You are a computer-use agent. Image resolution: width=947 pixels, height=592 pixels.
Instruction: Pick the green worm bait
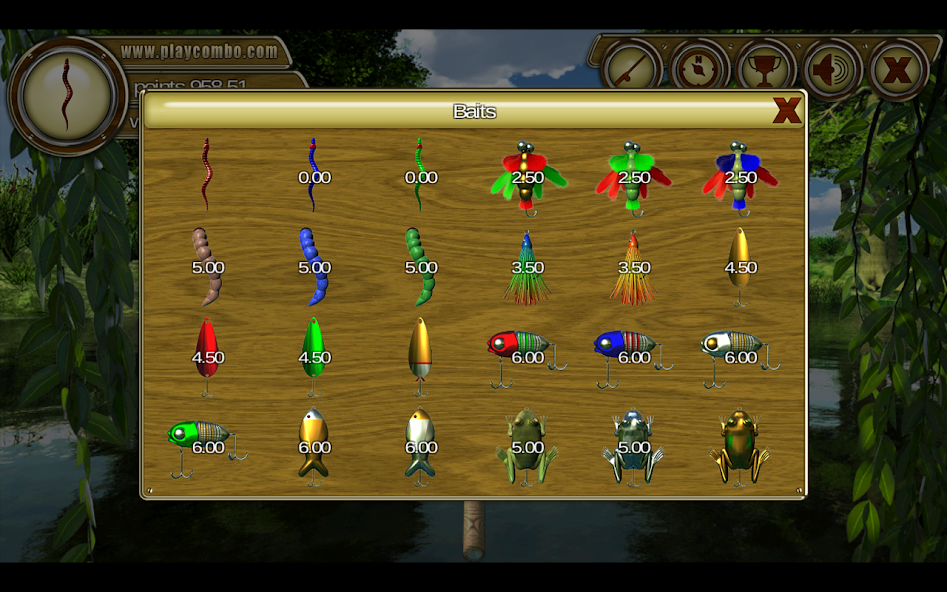(420, 175)
